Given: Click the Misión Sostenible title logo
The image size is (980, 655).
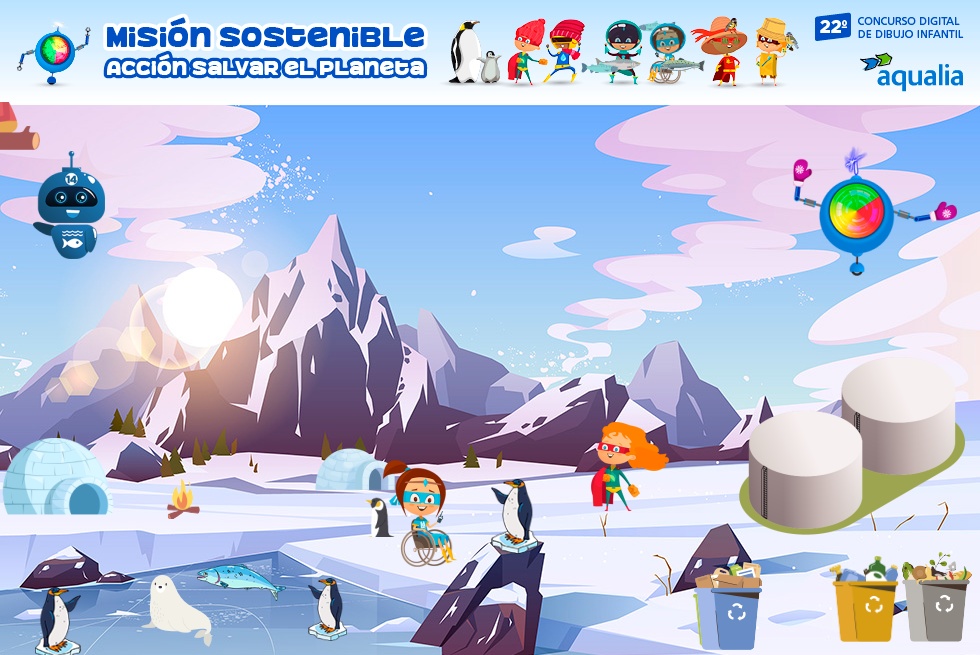Looking at the screenshot, I should click(x=265, y=51).
